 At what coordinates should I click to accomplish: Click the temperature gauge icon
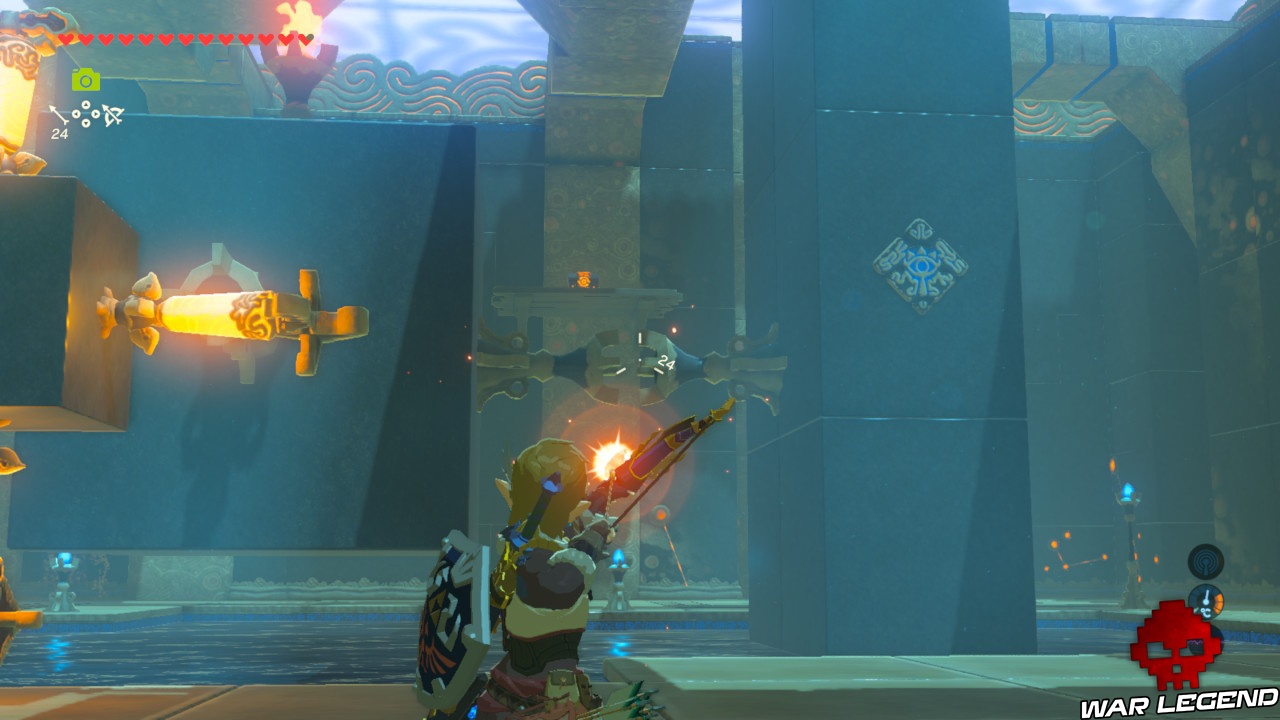coord(1206,600)
